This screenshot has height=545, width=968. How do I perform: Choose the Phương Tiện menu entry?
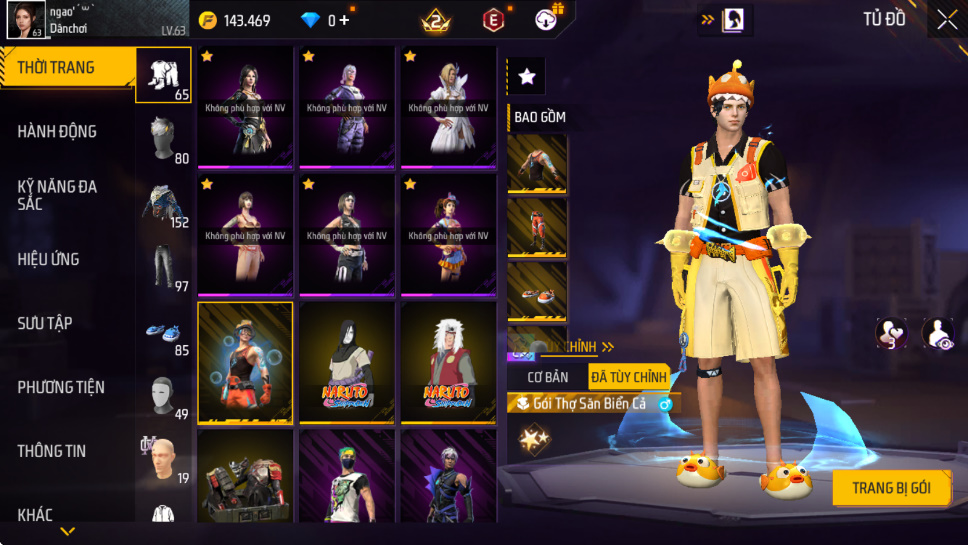(61, 387)
